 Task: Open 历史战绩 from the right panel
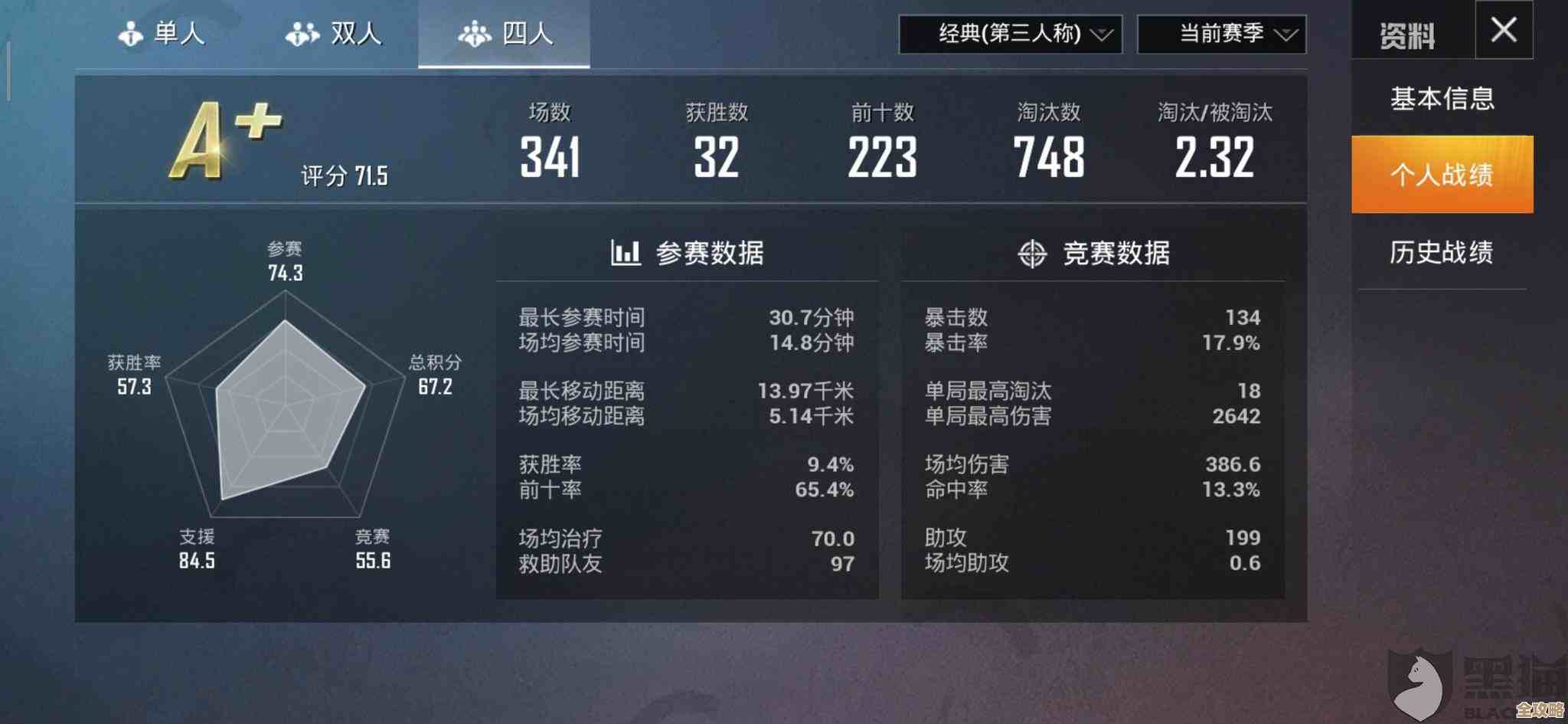click(1442, 253)
